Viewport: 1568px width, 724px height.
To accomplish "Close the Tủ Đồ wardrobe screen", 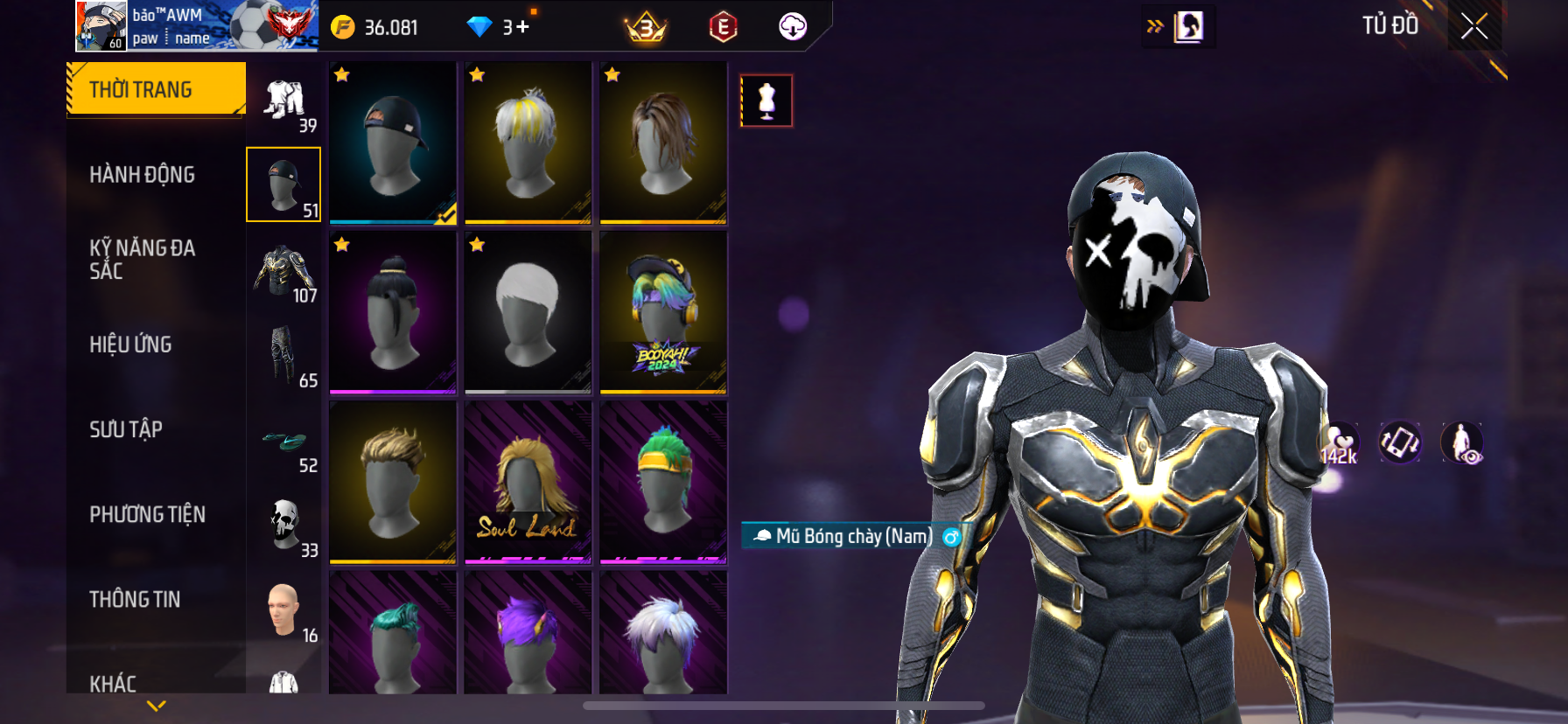I will (x=1474, y=27).
